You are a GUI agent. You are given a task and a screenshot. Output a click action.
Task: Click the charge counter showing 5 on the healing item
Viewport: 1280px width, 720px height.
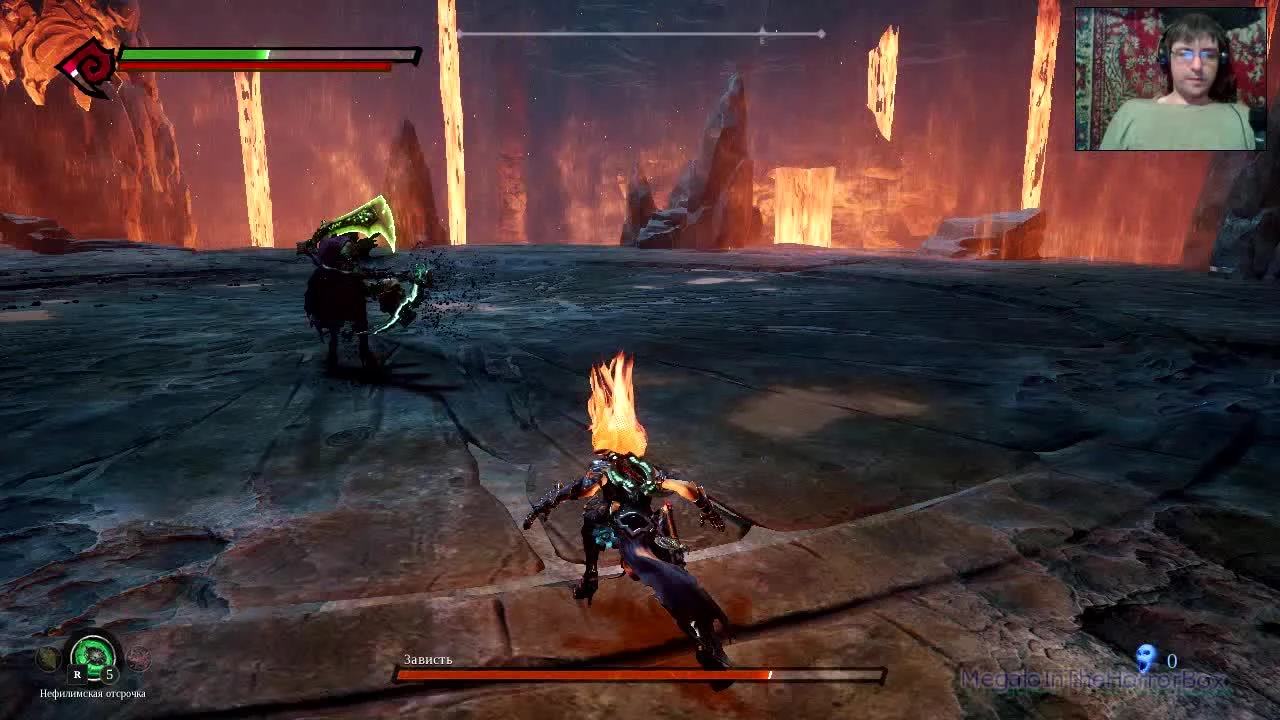pyautogui.click(x=110, y=673)
